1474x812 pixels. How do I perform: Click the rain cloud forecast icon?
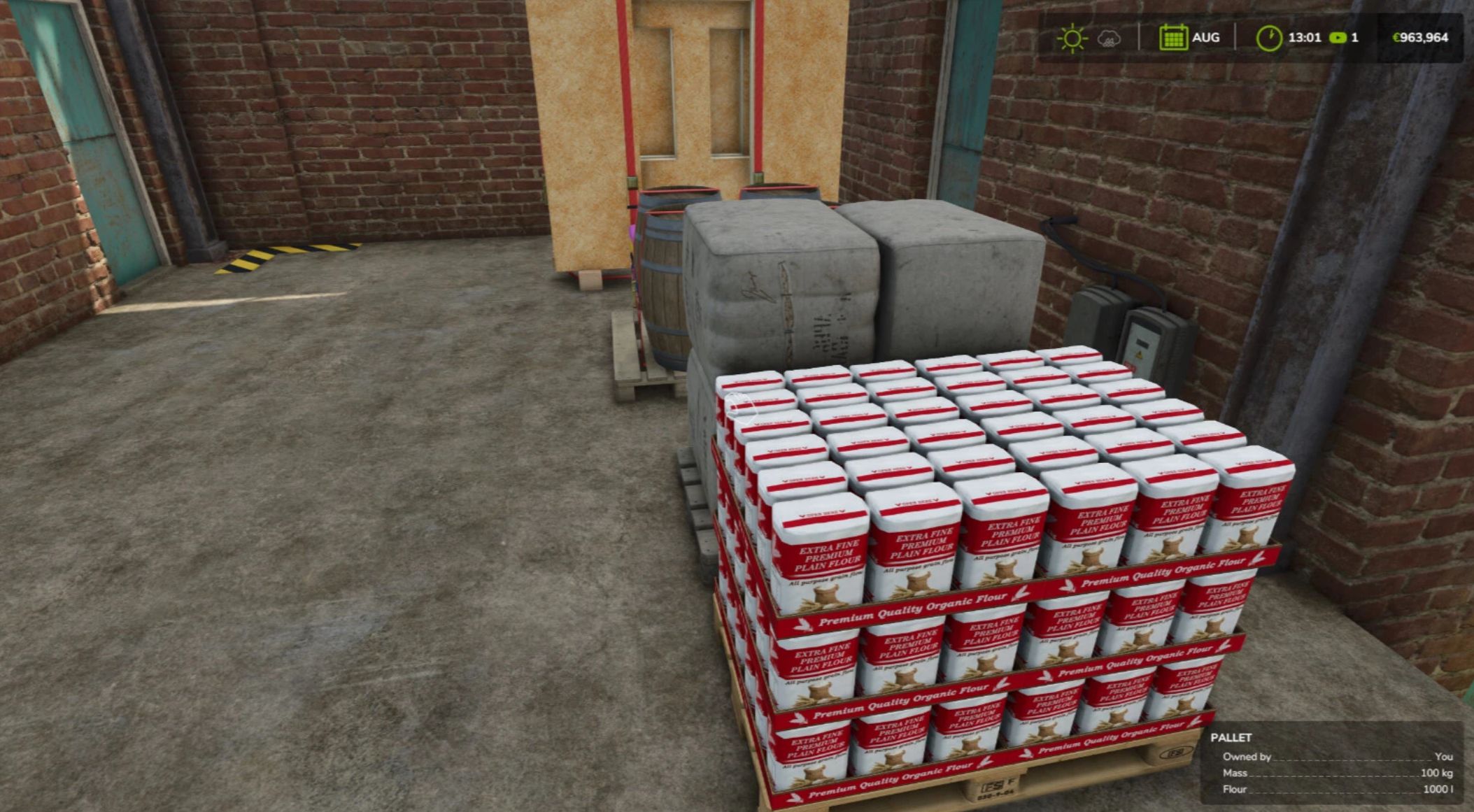coord(1110,38)
